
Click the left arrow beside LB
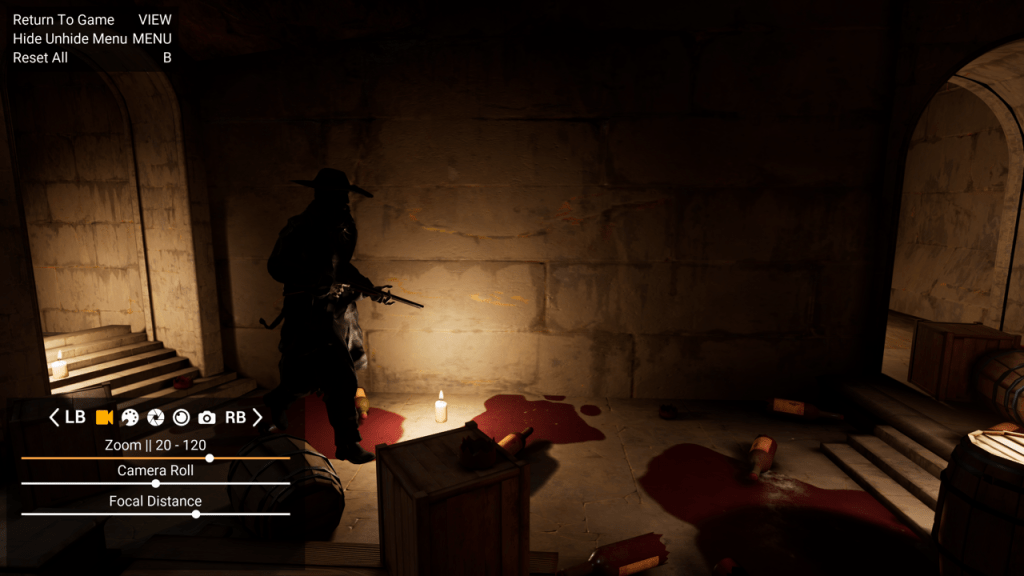55,418
